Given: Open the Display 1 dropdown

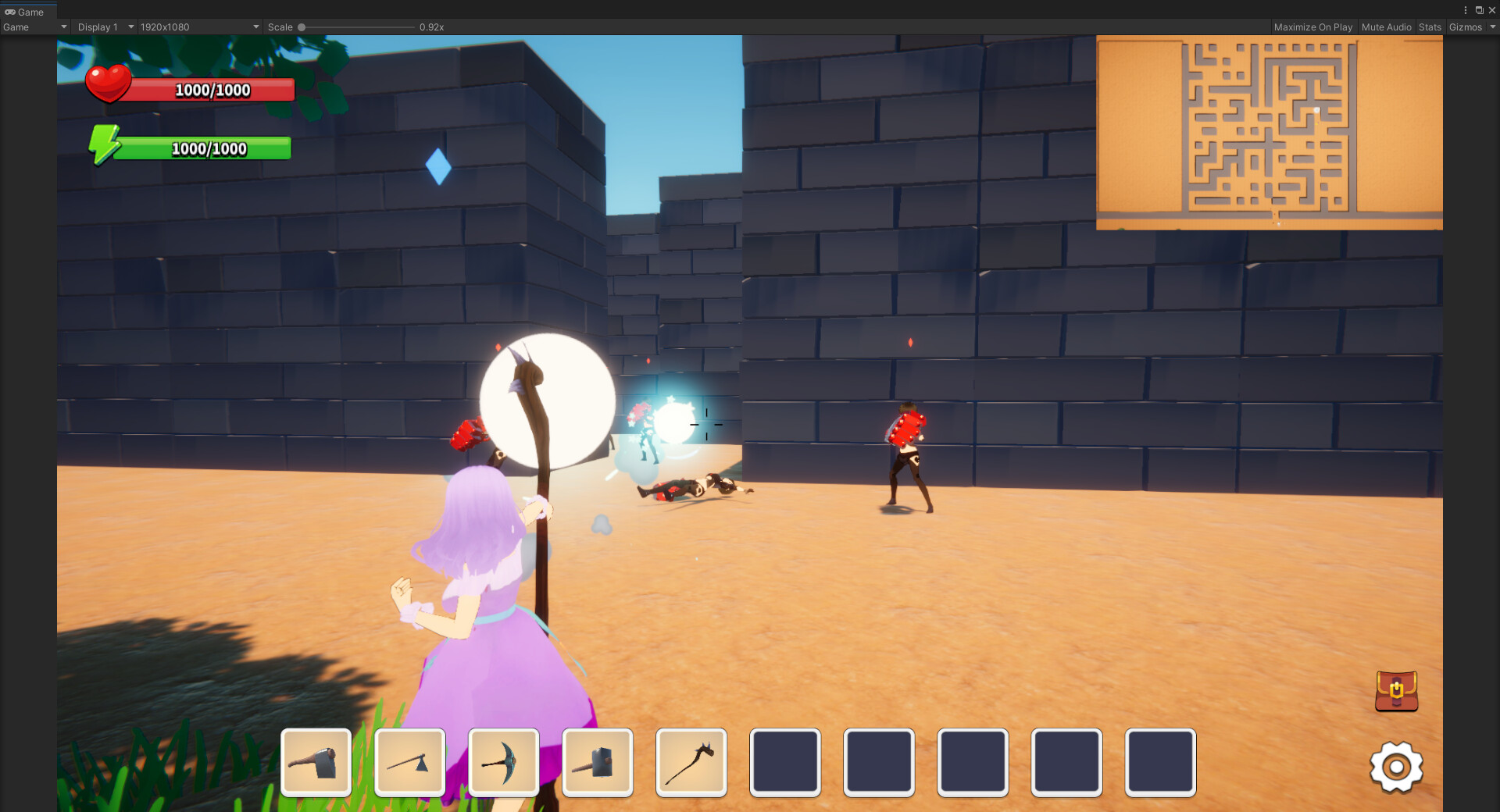Looking at the screenshot, I should click(x=104, y=27).
